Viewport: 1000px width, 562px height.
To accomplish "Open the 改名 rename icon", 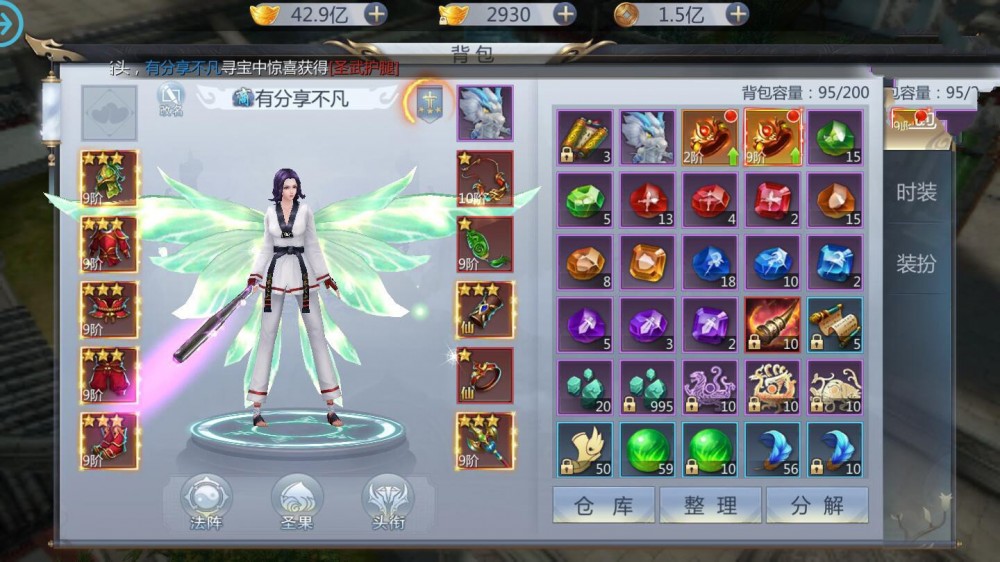I will (171, 99).
